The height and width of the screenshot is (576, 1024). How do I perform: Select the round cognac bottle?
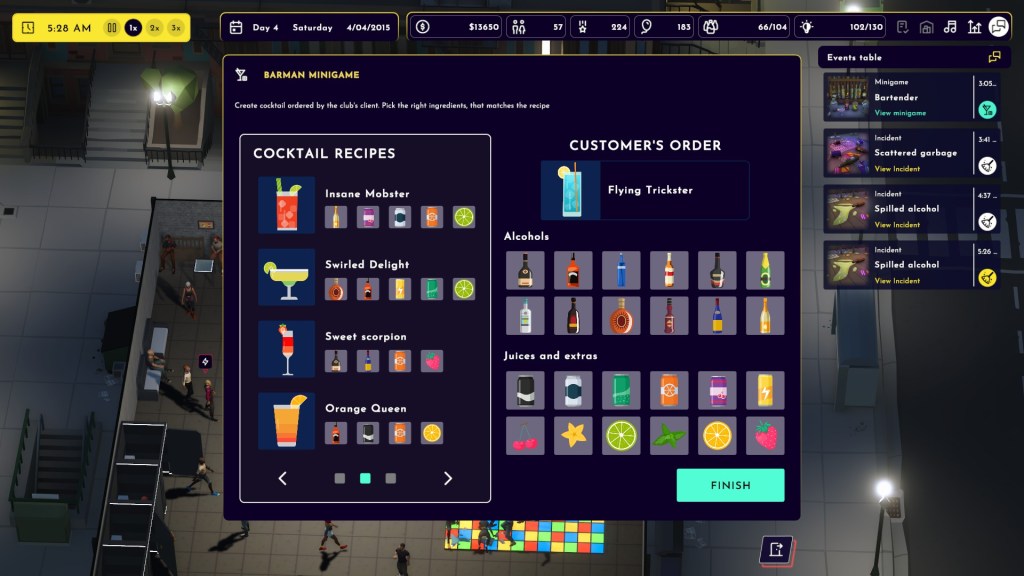pos(621,316)
